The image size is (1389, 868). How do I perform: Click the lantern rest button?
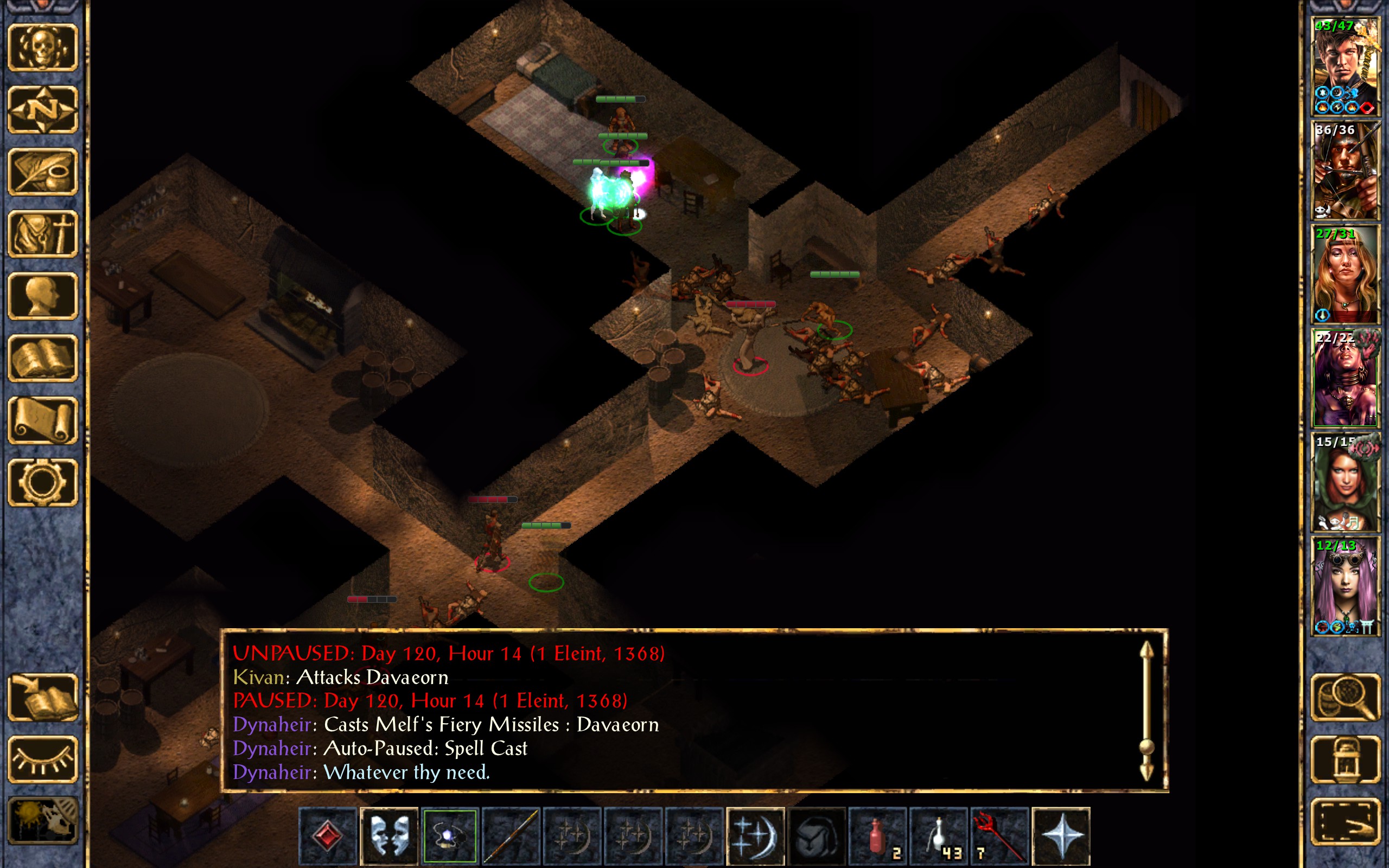[1345, 759]
